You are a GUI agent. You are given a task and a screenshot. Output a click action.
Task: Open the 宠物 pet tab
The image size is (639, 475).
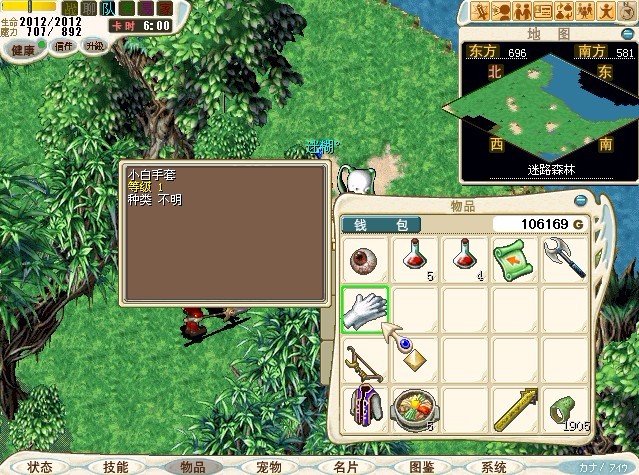[x=268, y=467]
